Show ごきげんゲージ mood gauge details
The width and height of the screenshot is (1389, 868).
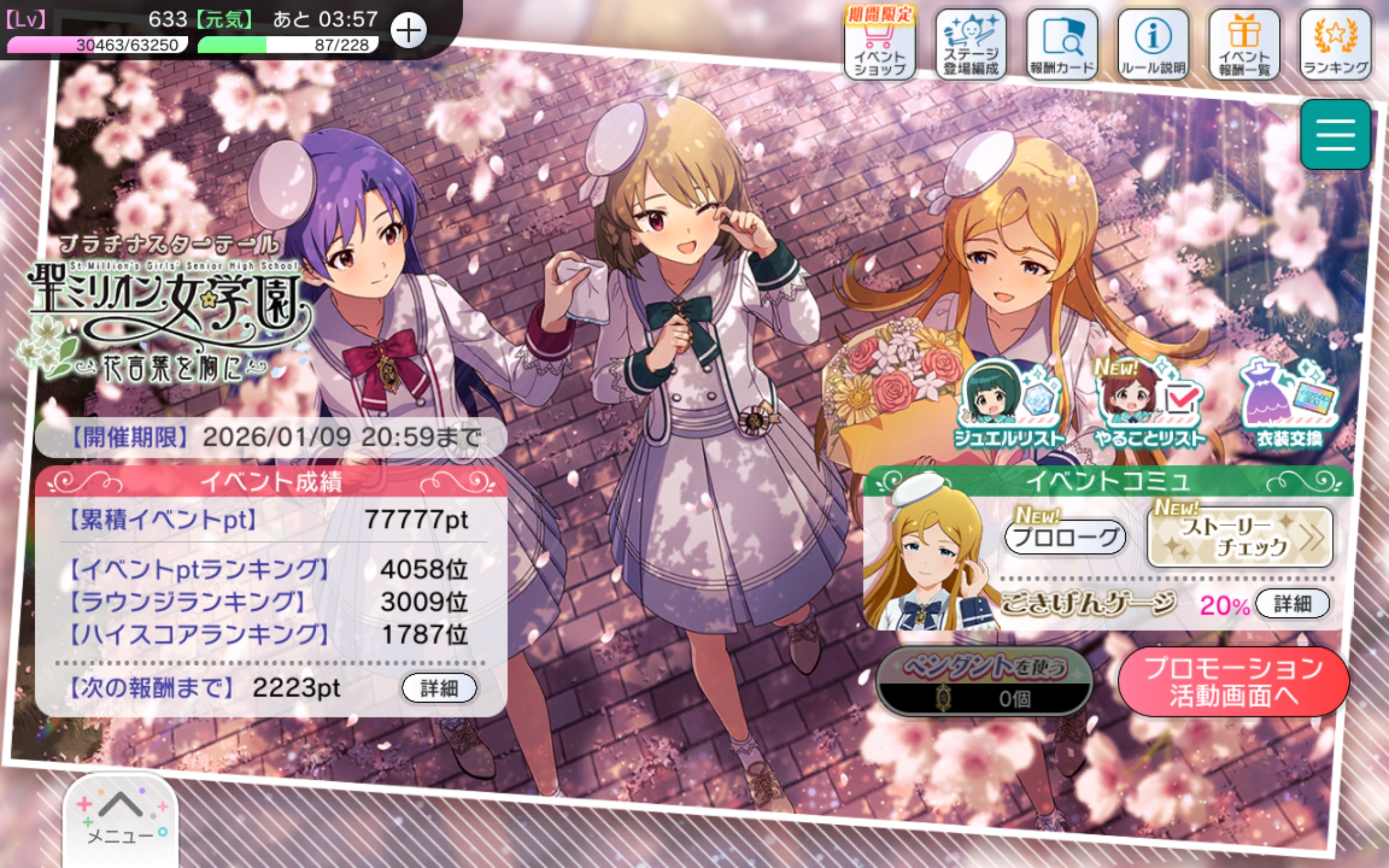(1292, 603)
